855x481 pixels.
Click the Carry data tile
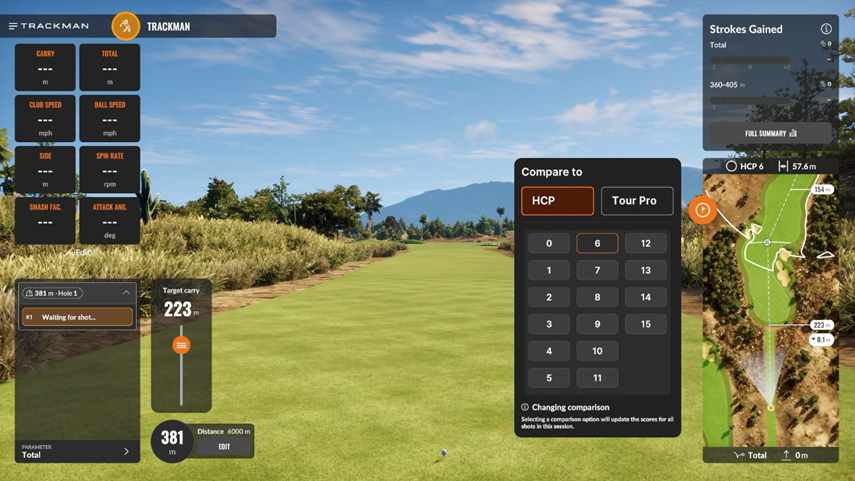[45, 67]
